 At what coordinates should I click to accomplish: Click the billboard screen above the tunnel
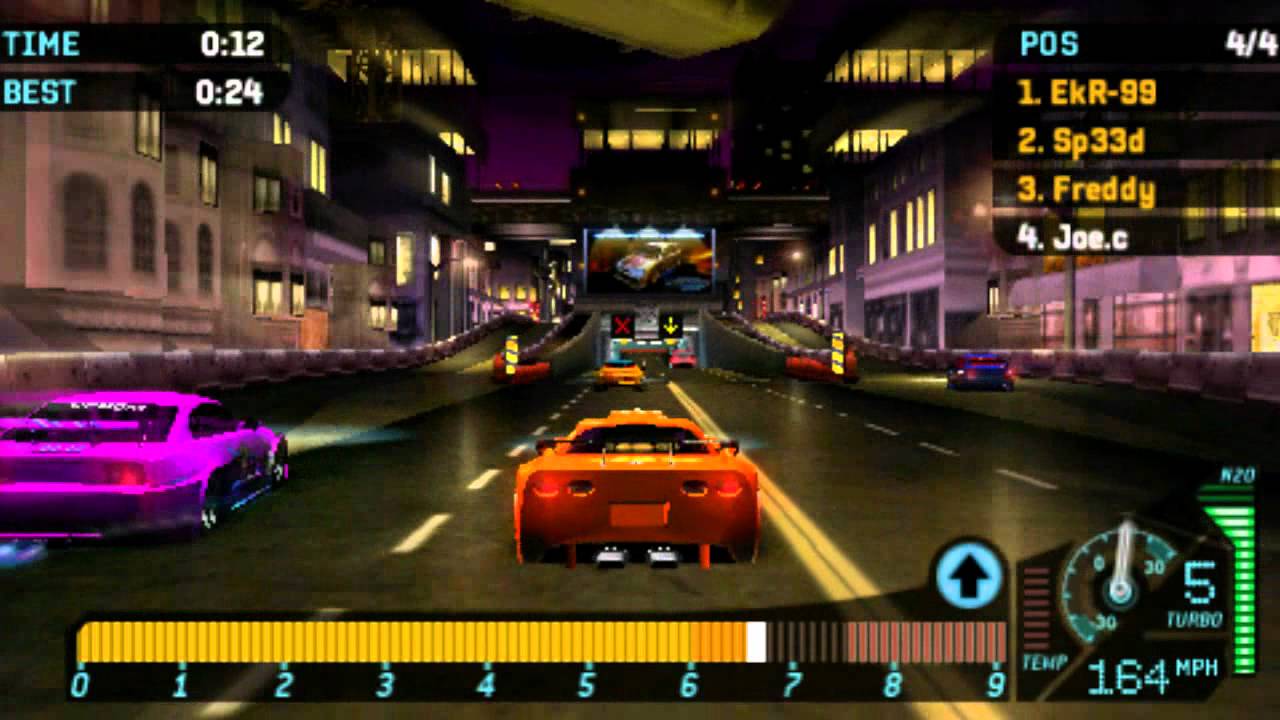tap(646, 264)
